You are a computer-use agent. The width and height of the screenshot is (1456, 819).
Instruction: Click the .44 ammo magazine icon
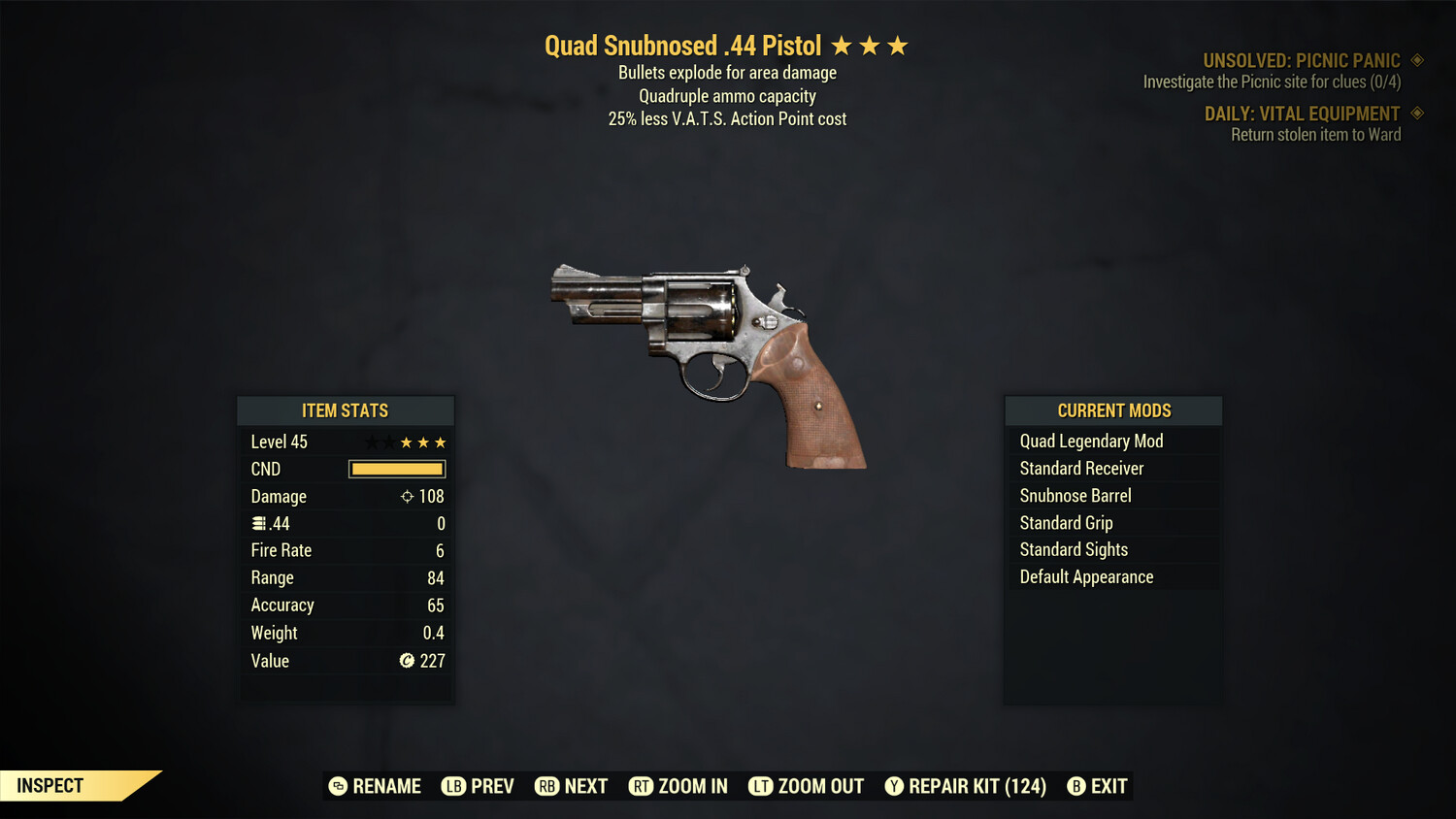point(259,523)
